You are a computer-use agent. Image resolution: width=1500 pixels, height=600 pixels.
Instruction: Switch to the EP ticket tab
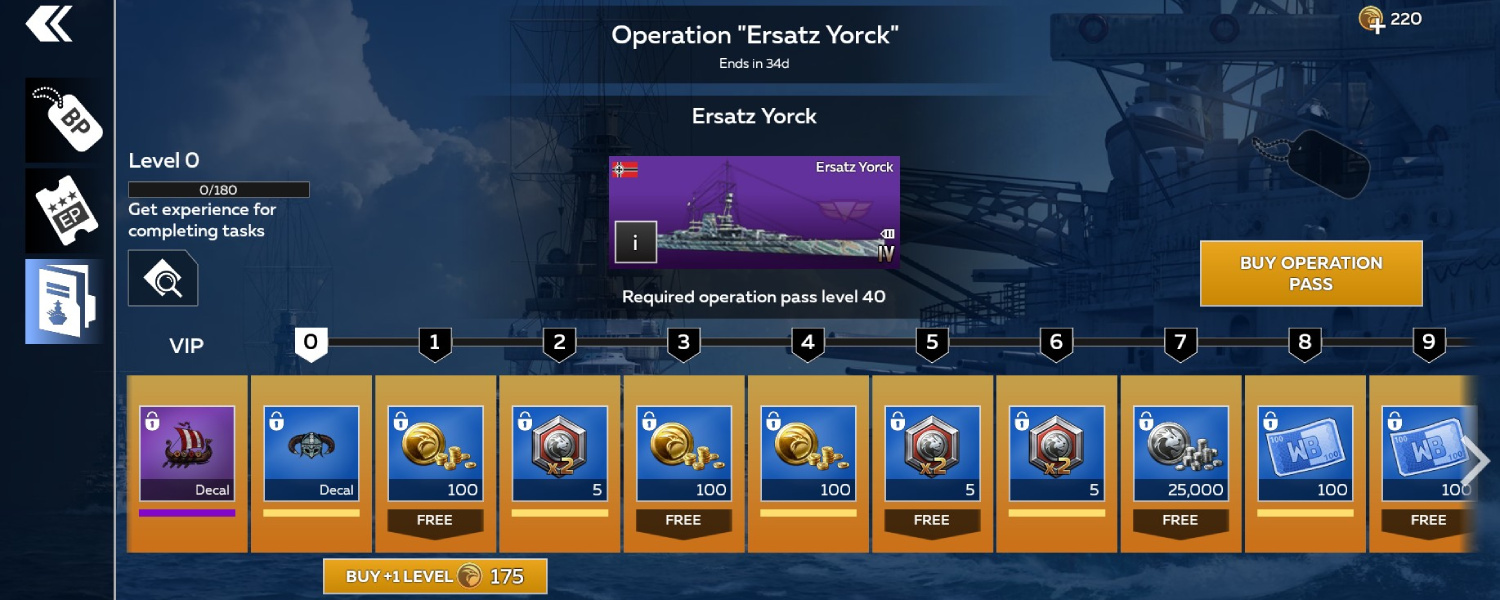point(65,210)
